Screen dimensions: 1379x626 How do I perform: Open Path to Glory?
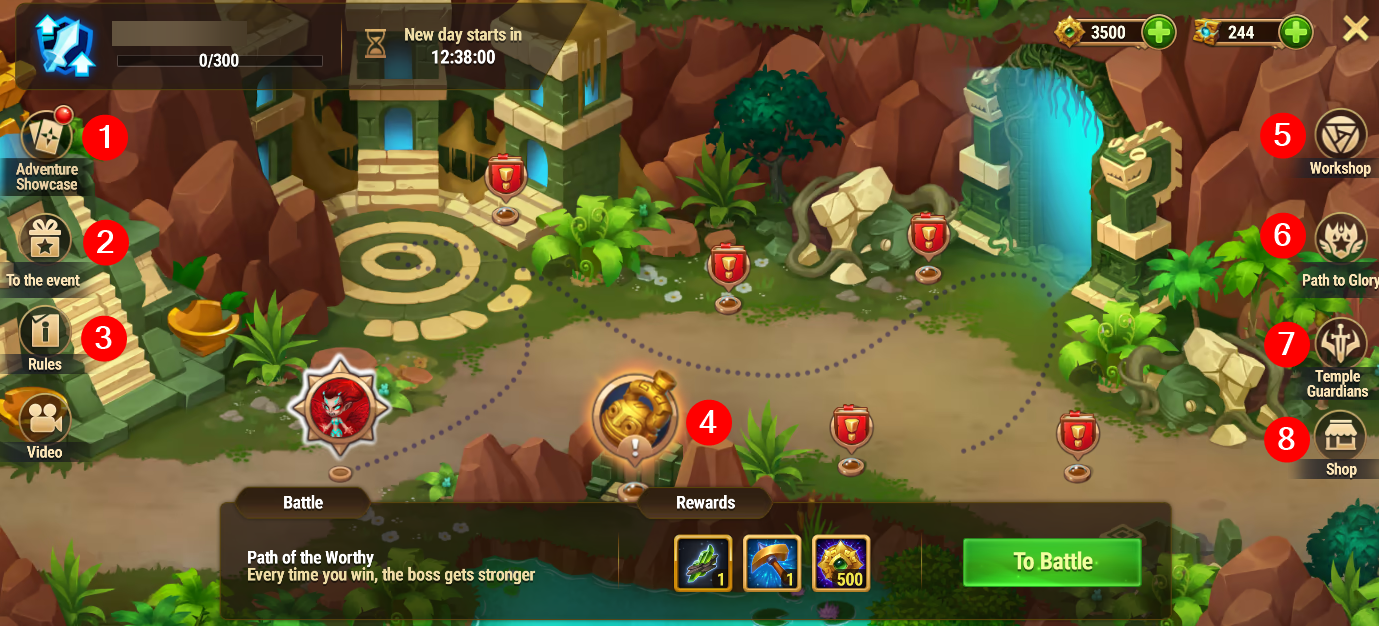pyautogui.click(x=1340, y=239)
